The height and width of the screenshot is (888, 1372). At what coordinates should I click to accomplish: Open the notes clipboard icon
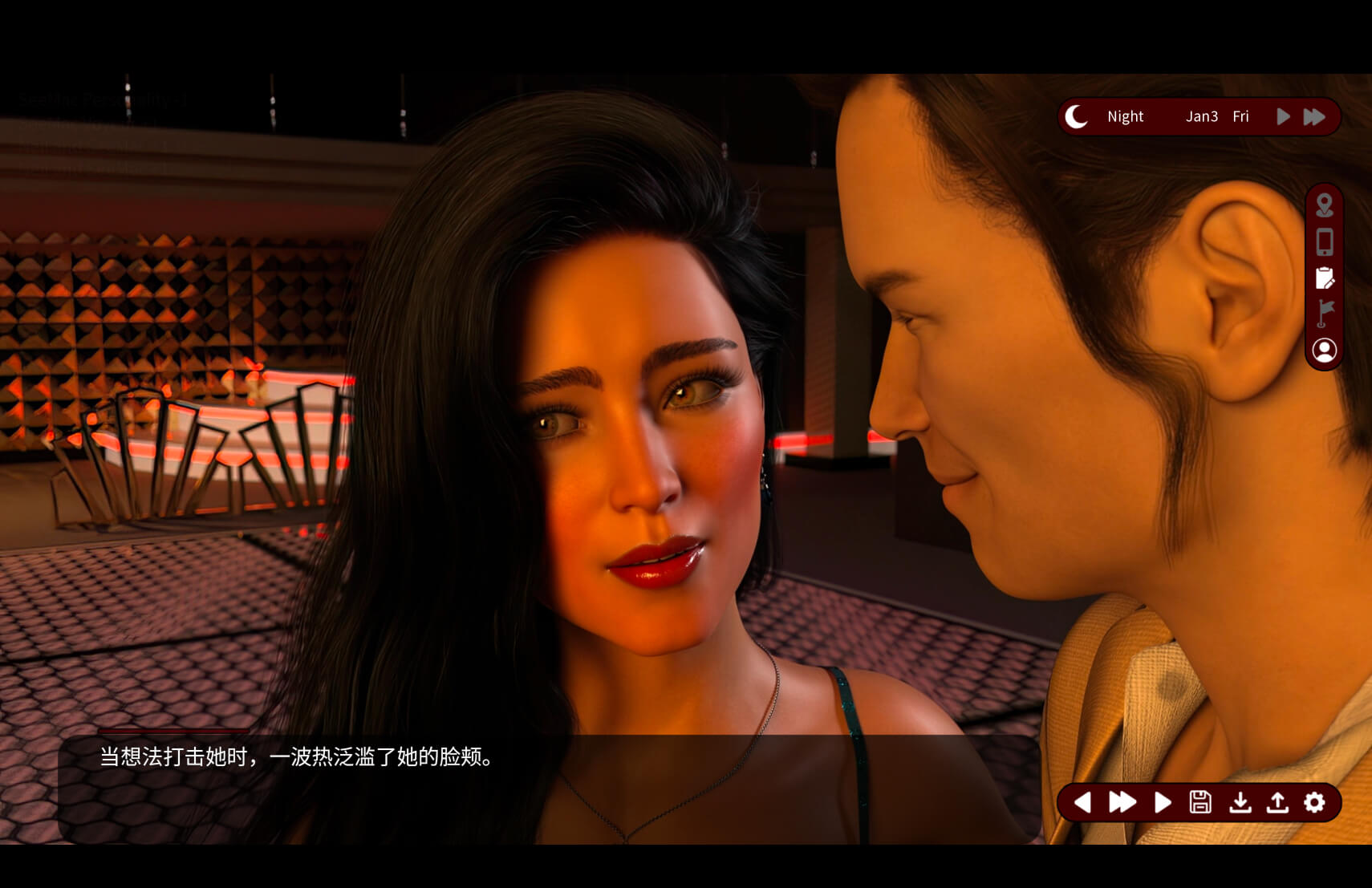pyautogui.click(x=1324, y=278)
